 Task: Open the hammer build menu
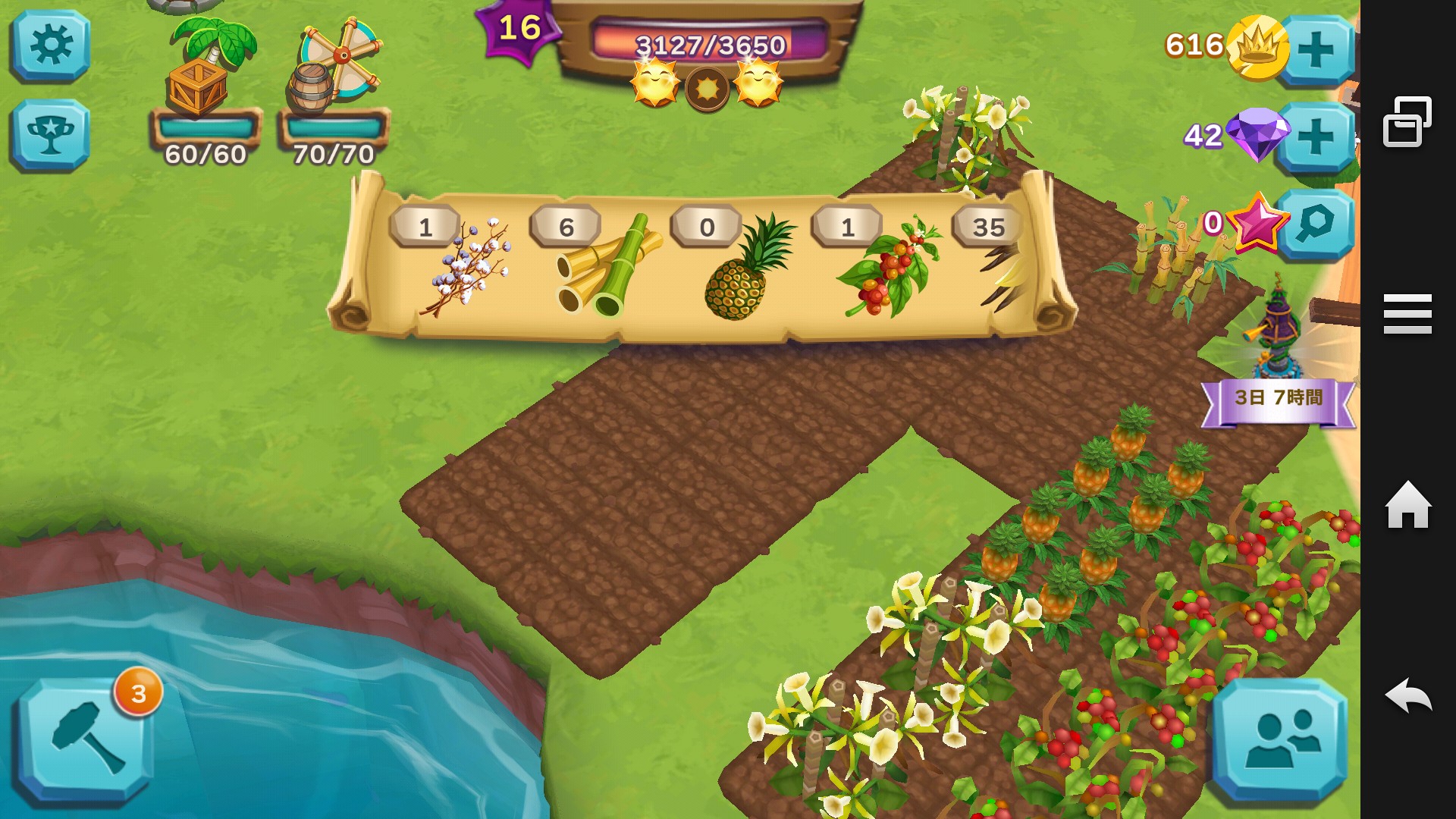tap(85, 740)
